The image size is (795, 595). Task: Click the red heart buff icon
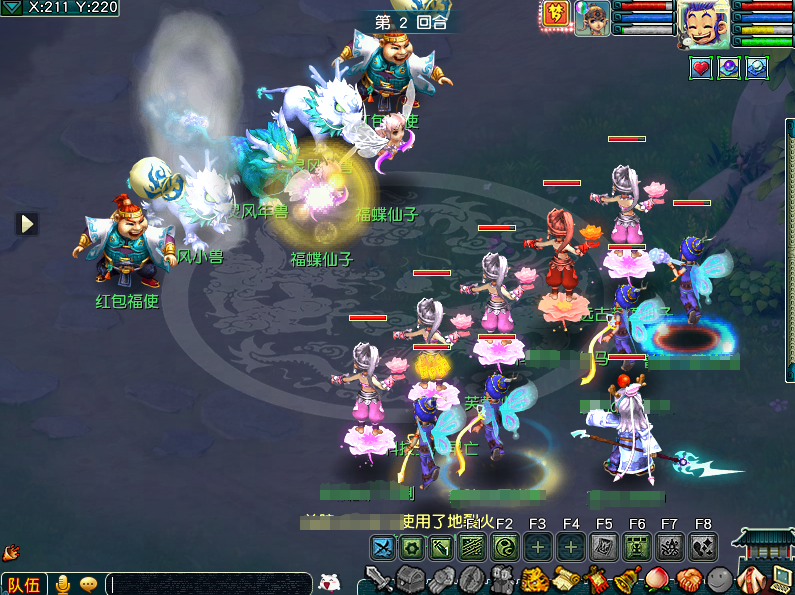701,68
